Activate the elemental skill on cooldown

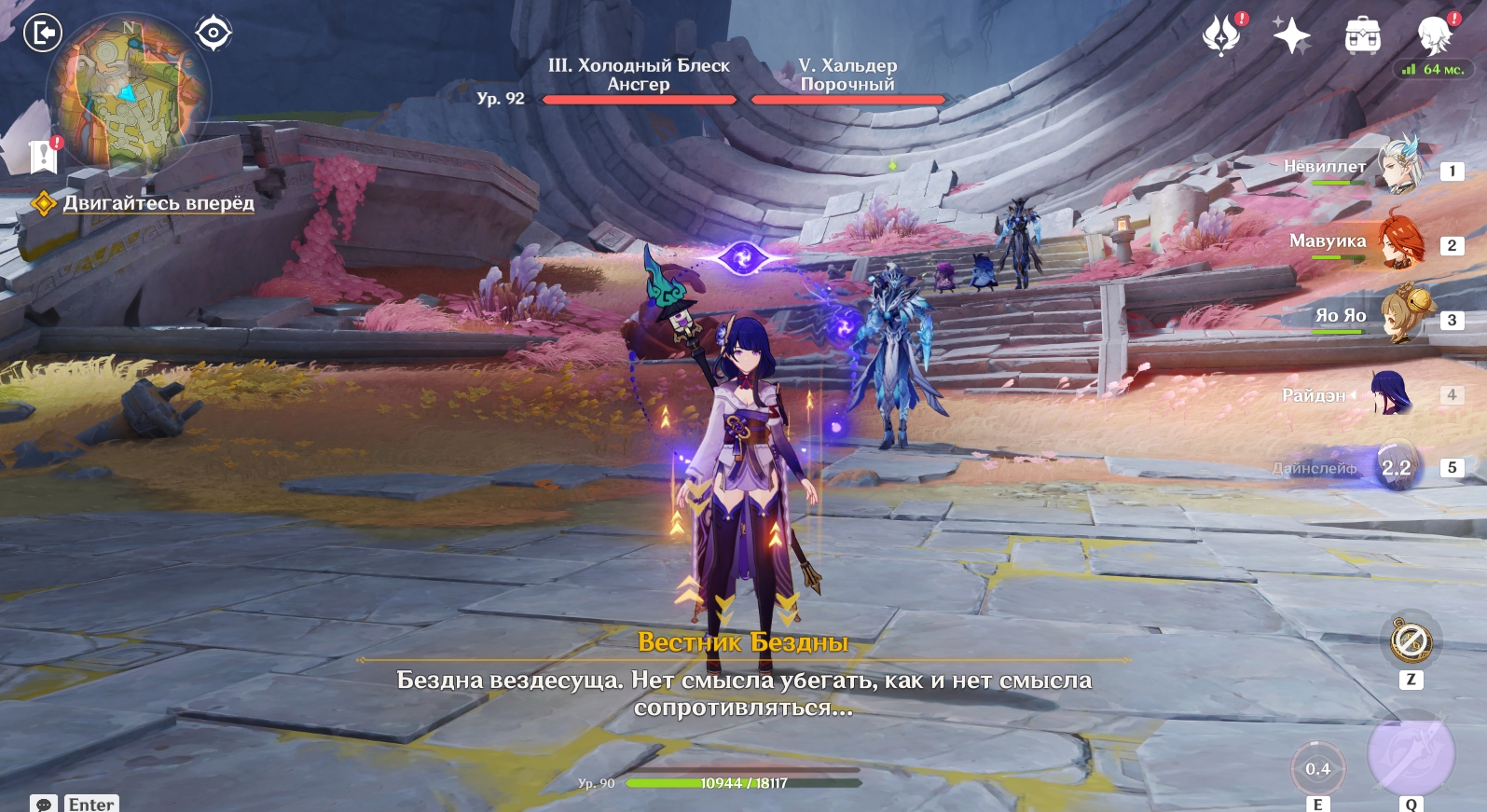[1317, 769]
